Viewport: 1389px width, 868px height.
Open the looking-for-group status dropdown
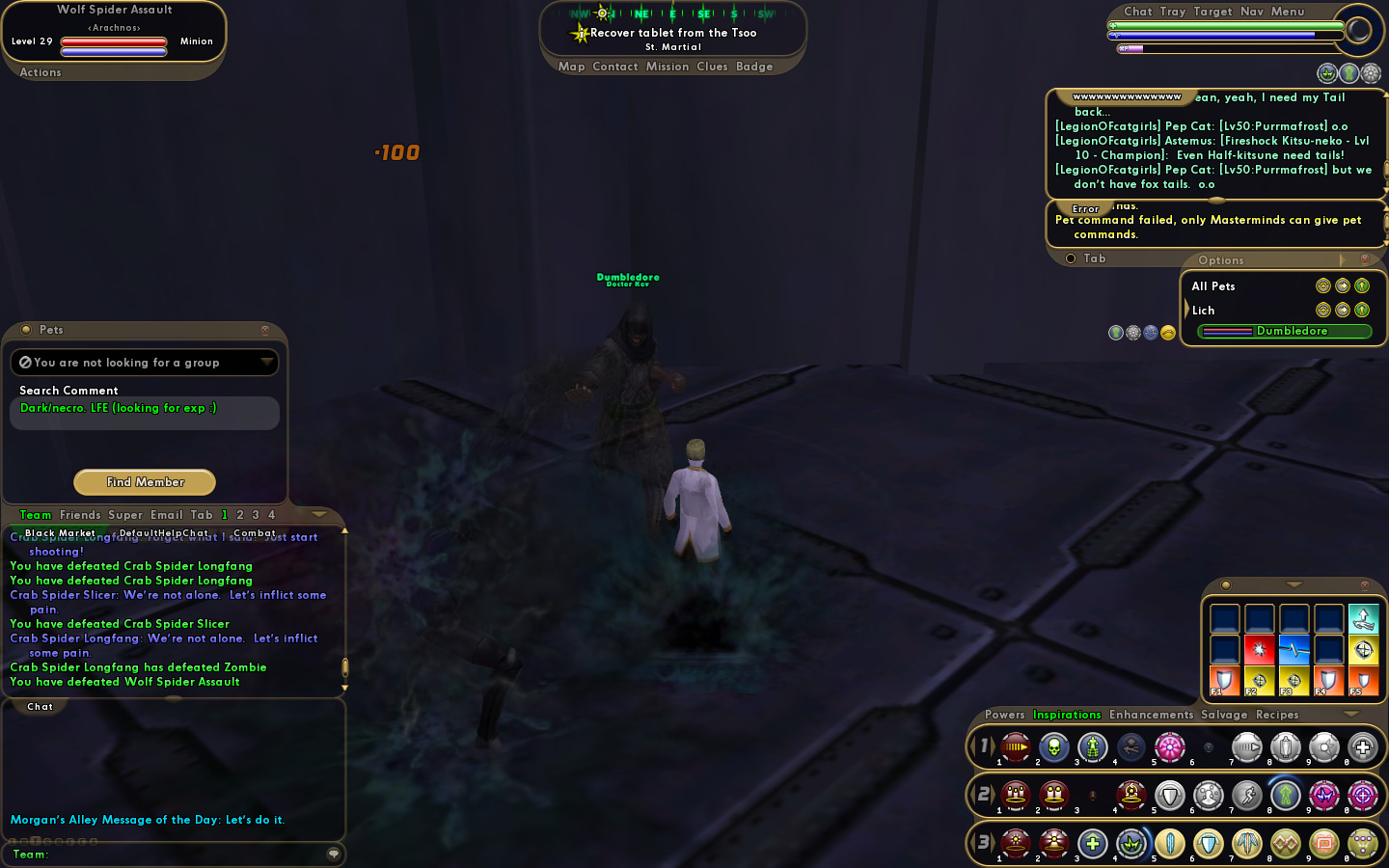[145, 363]
